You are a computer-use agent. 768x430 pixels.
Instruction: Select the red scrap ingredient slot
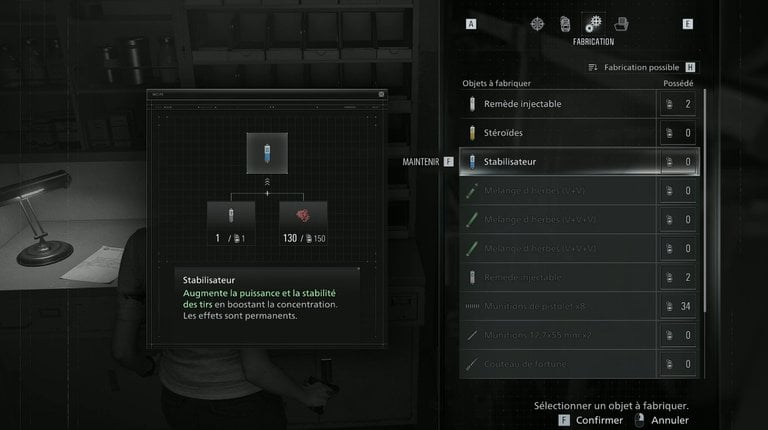click(302, 218)
